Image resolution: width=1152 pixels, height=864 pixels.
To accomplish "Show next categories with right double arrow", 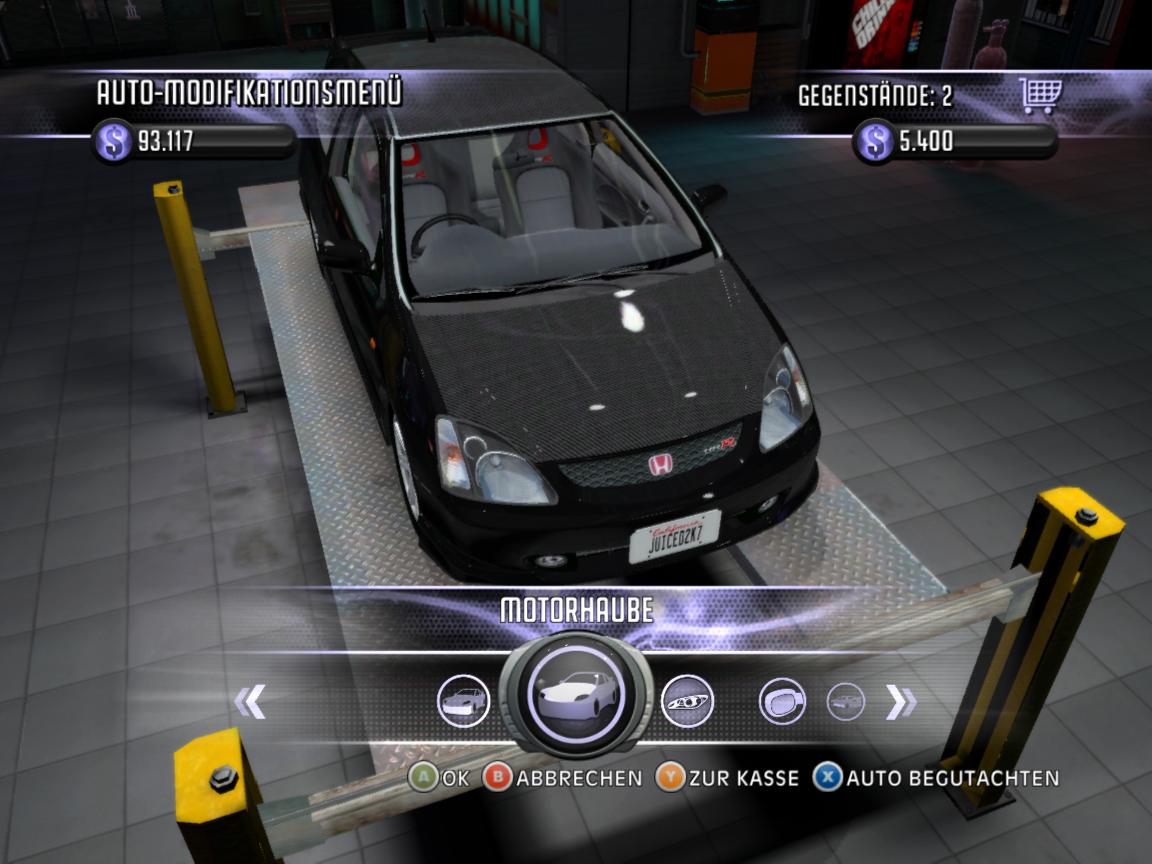I will point(900,703).
